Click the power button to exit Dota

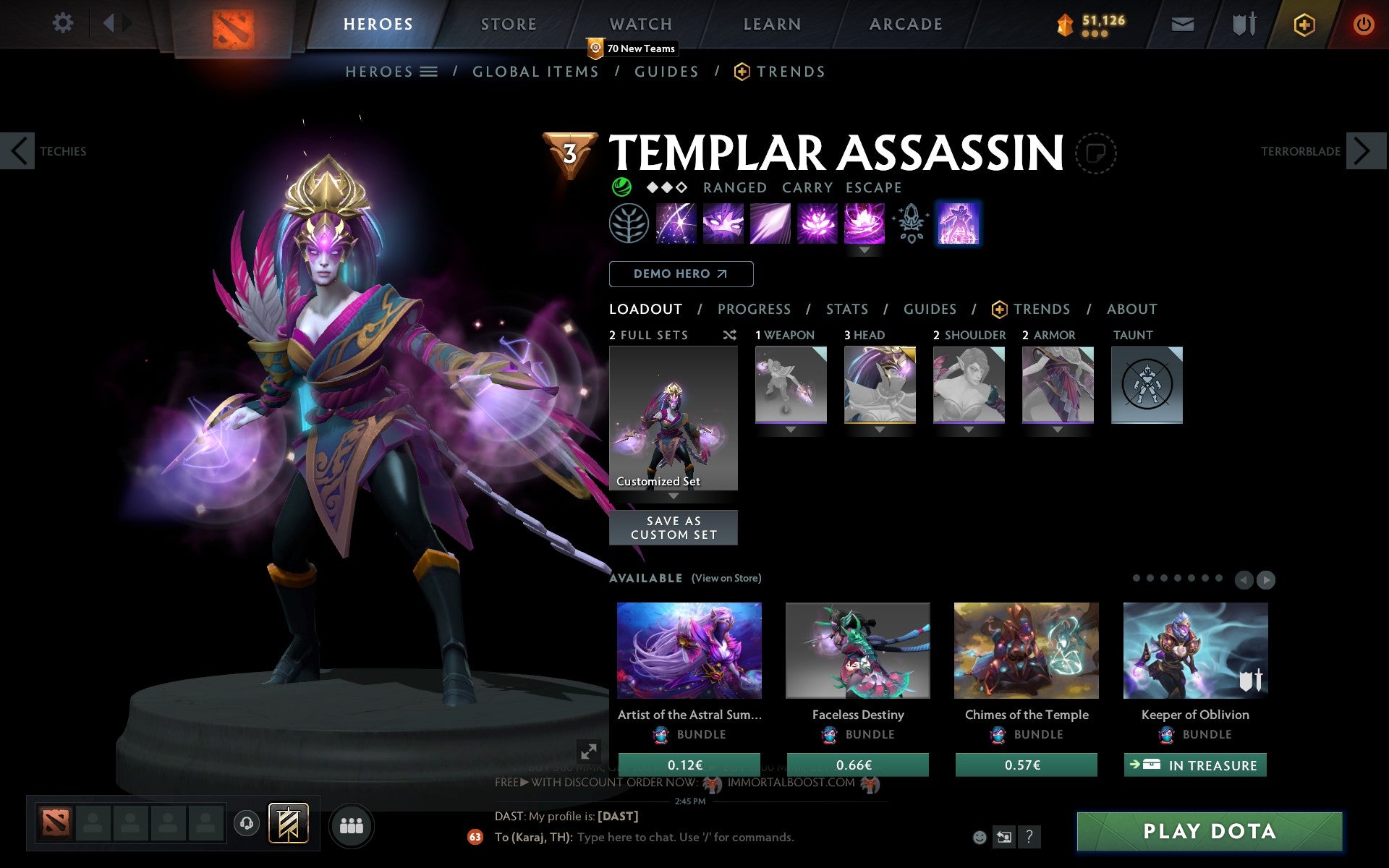(1363, 24)
